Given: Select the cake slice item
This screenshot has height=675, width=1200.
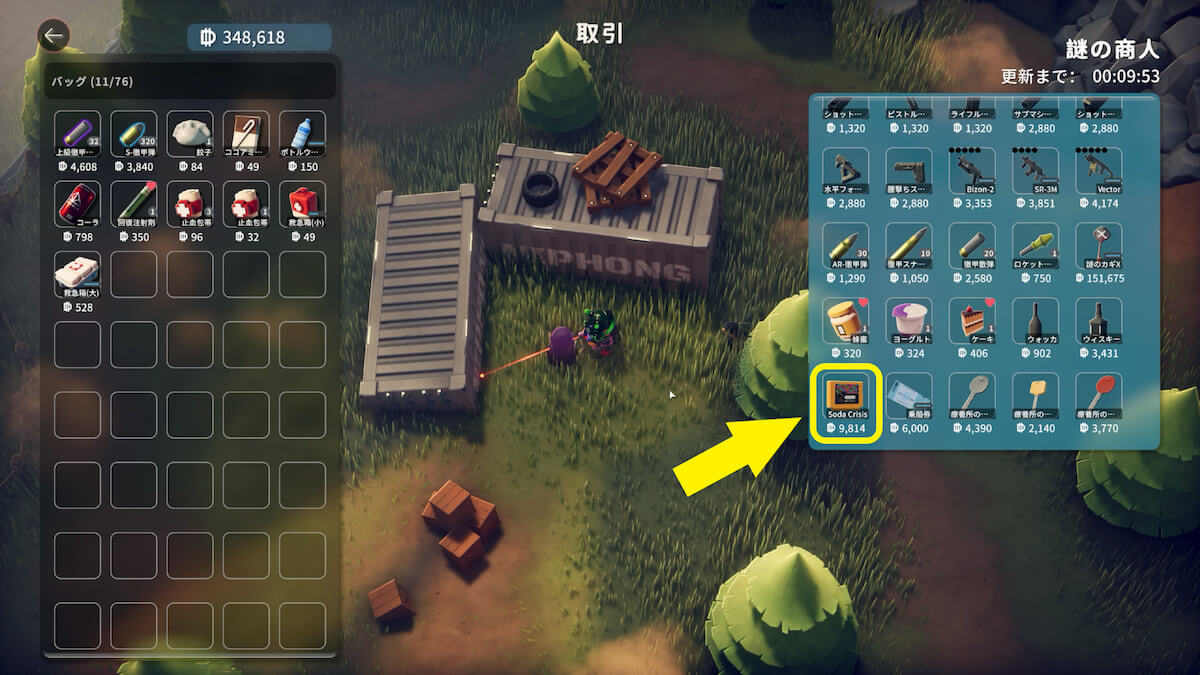Looking at the screenshot, I should (x=971, y=321).
